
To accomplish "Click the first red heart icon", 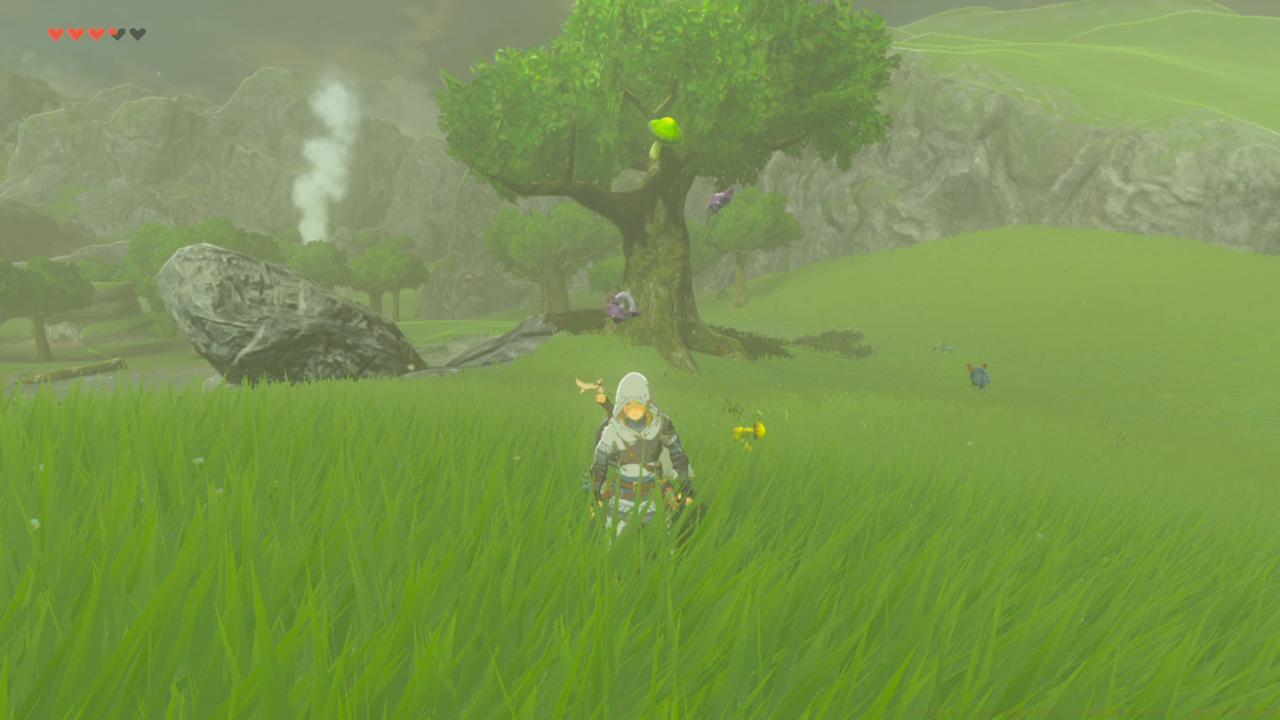I will click(x=56, y=32).
